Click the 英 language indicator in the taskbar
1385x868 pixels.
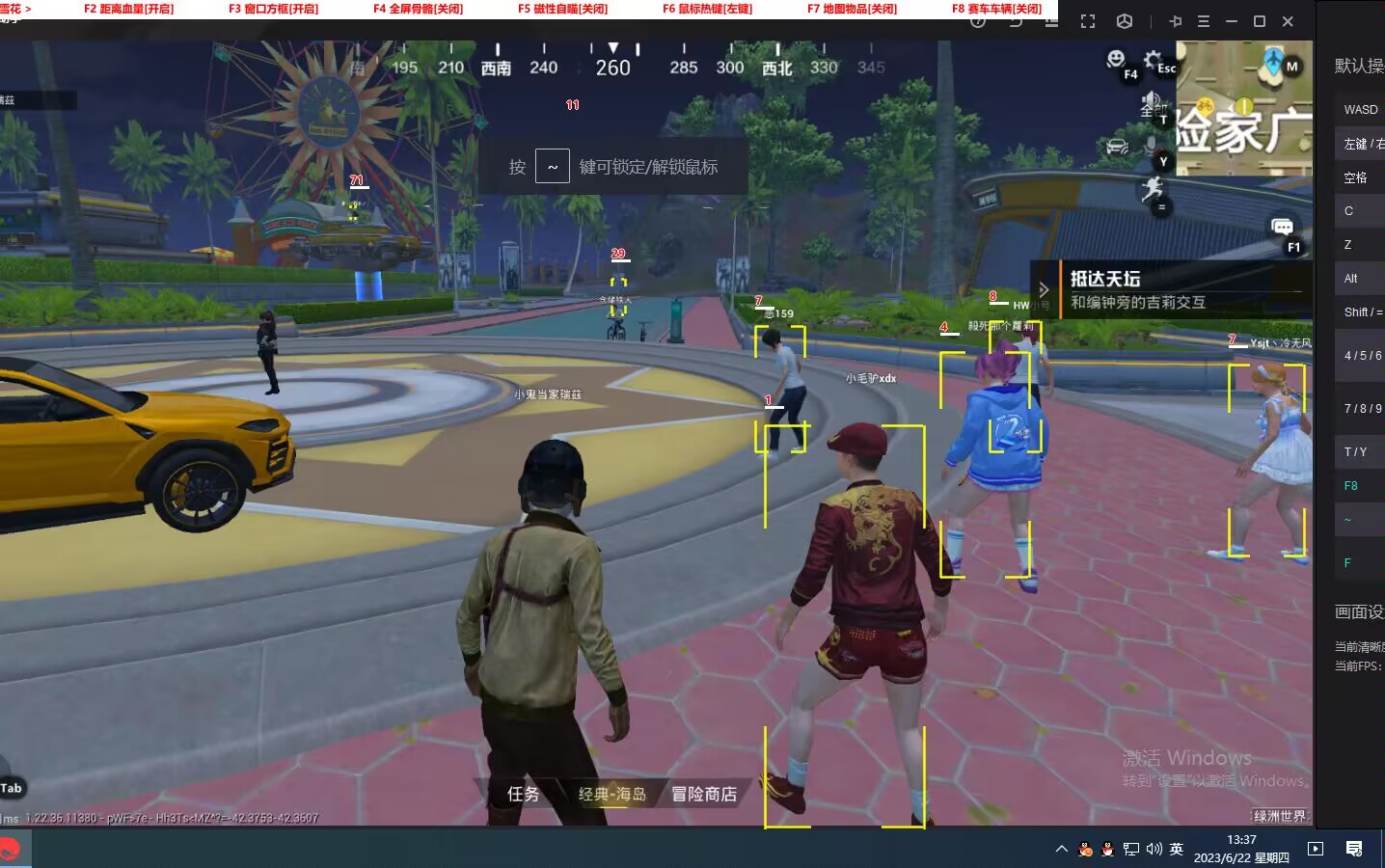(1176, 850)
